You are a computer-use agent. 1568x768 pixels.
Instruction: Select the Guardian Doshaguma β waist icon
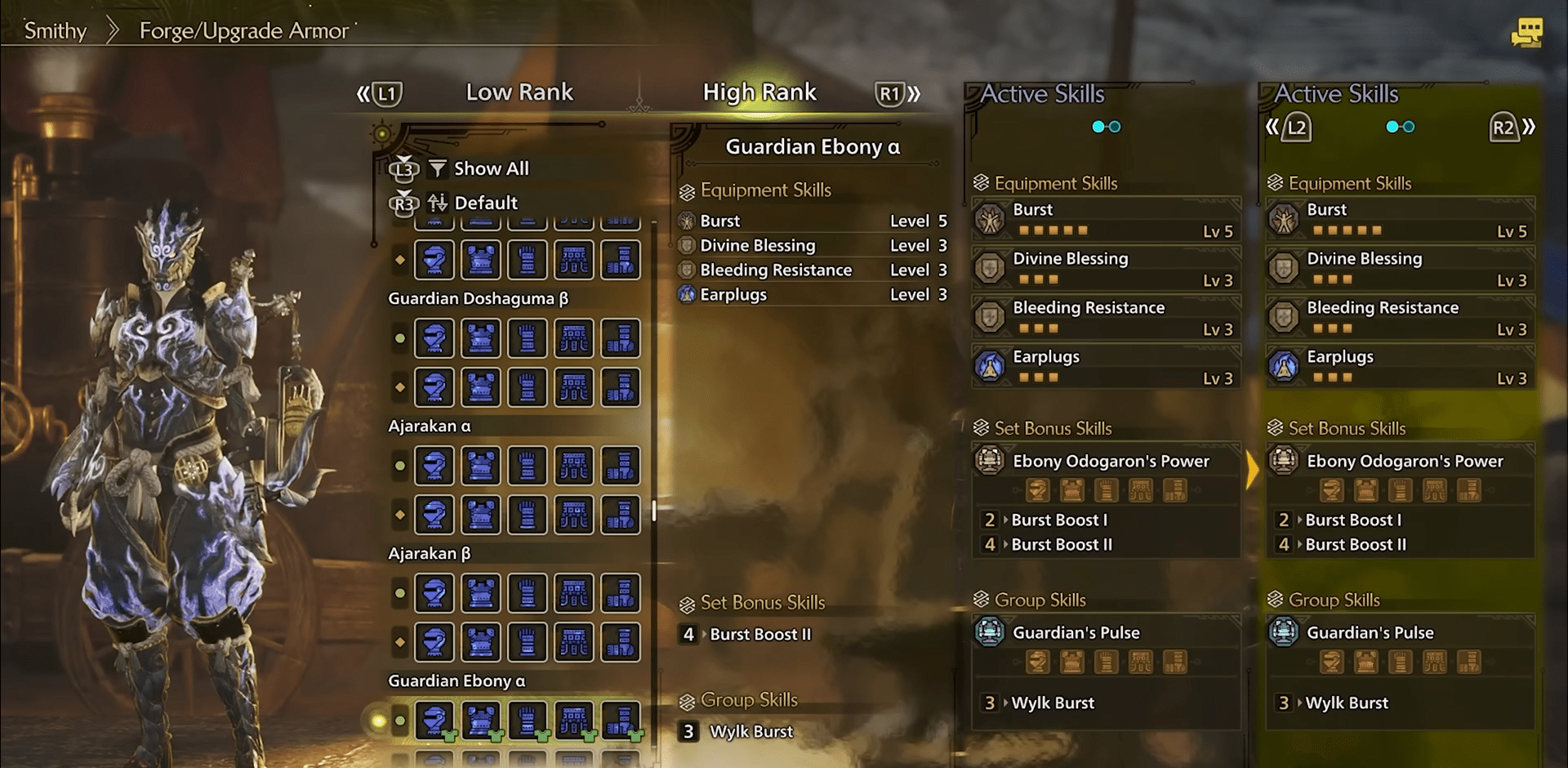tap(574, 338)
